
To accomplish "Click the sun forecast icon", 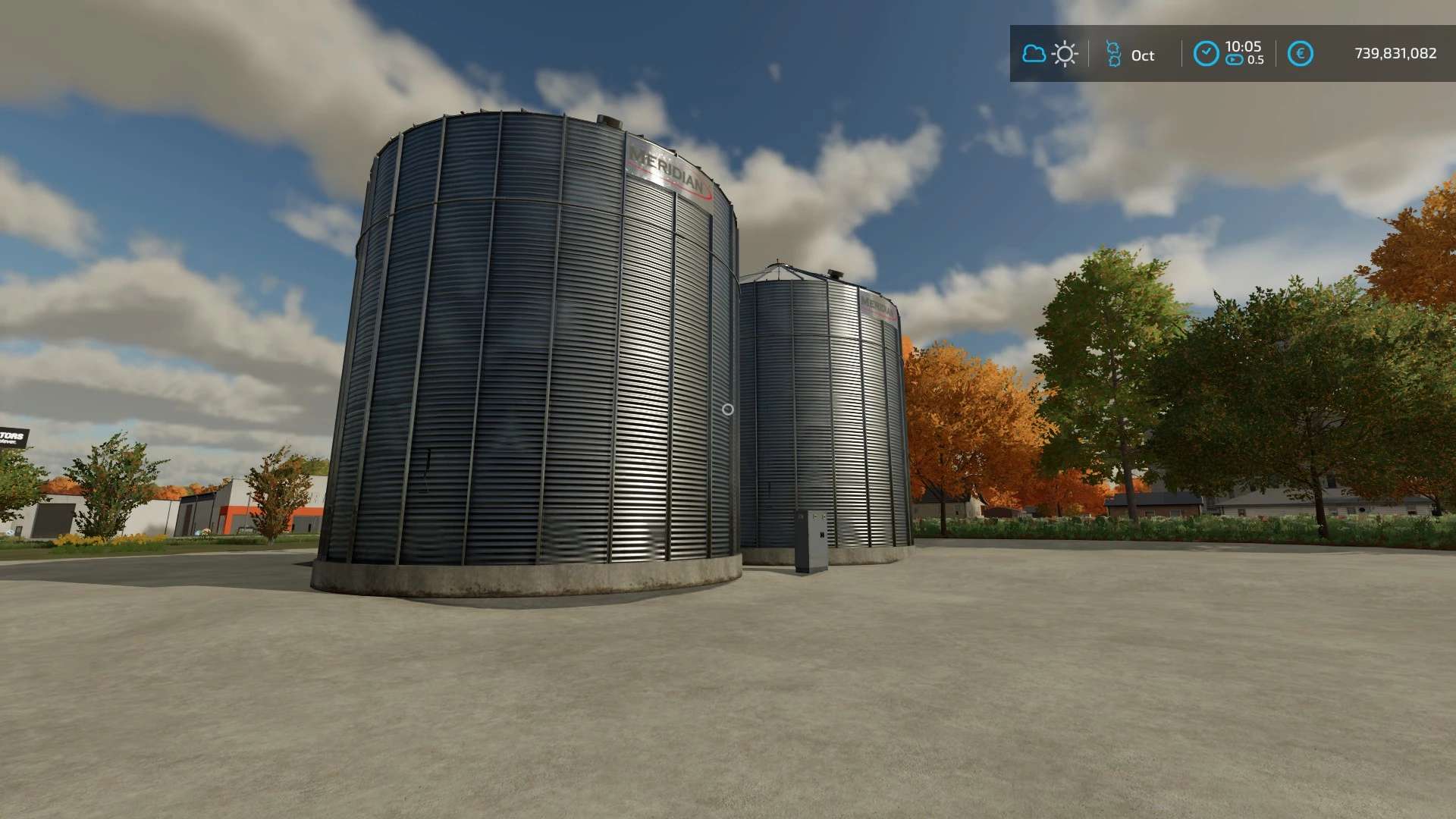I will tap(1065, 54).
